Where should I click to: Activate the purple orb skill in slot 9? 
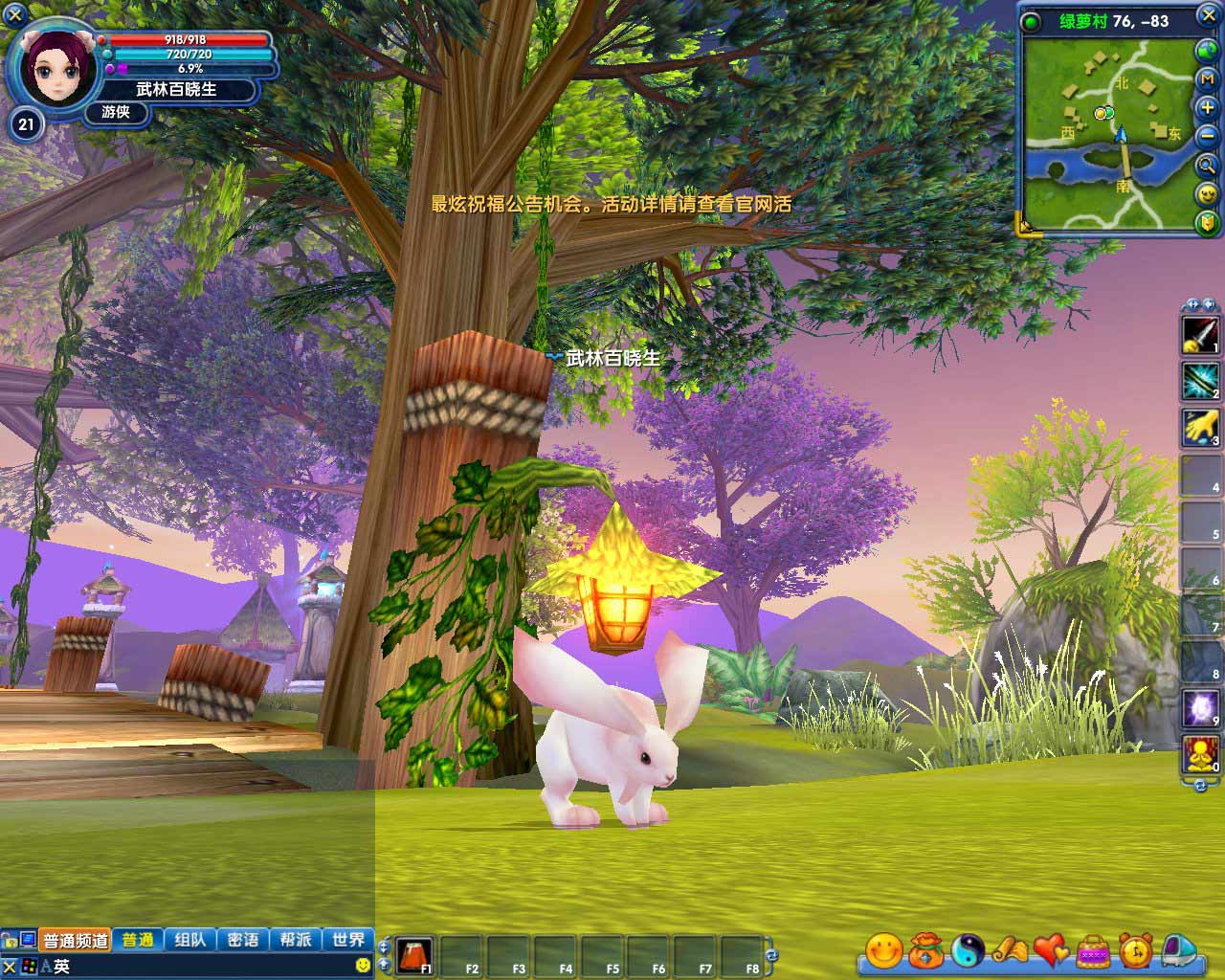(1200, 708)
